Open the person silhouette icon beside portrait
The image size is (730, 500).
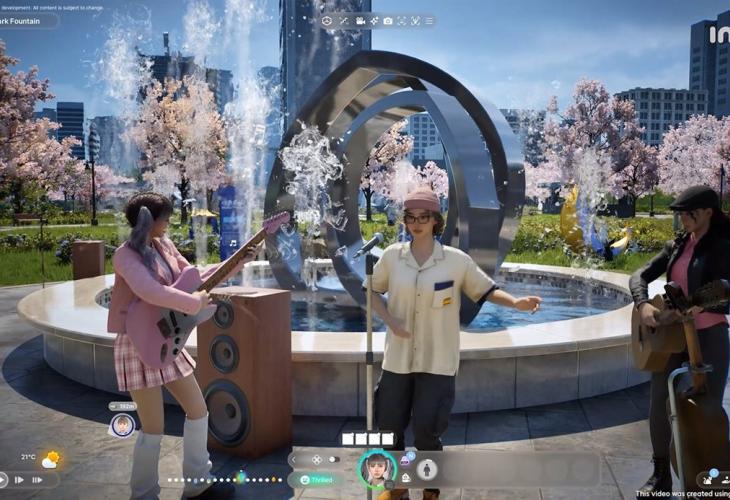pyautogui.click(x=427, y=468)
